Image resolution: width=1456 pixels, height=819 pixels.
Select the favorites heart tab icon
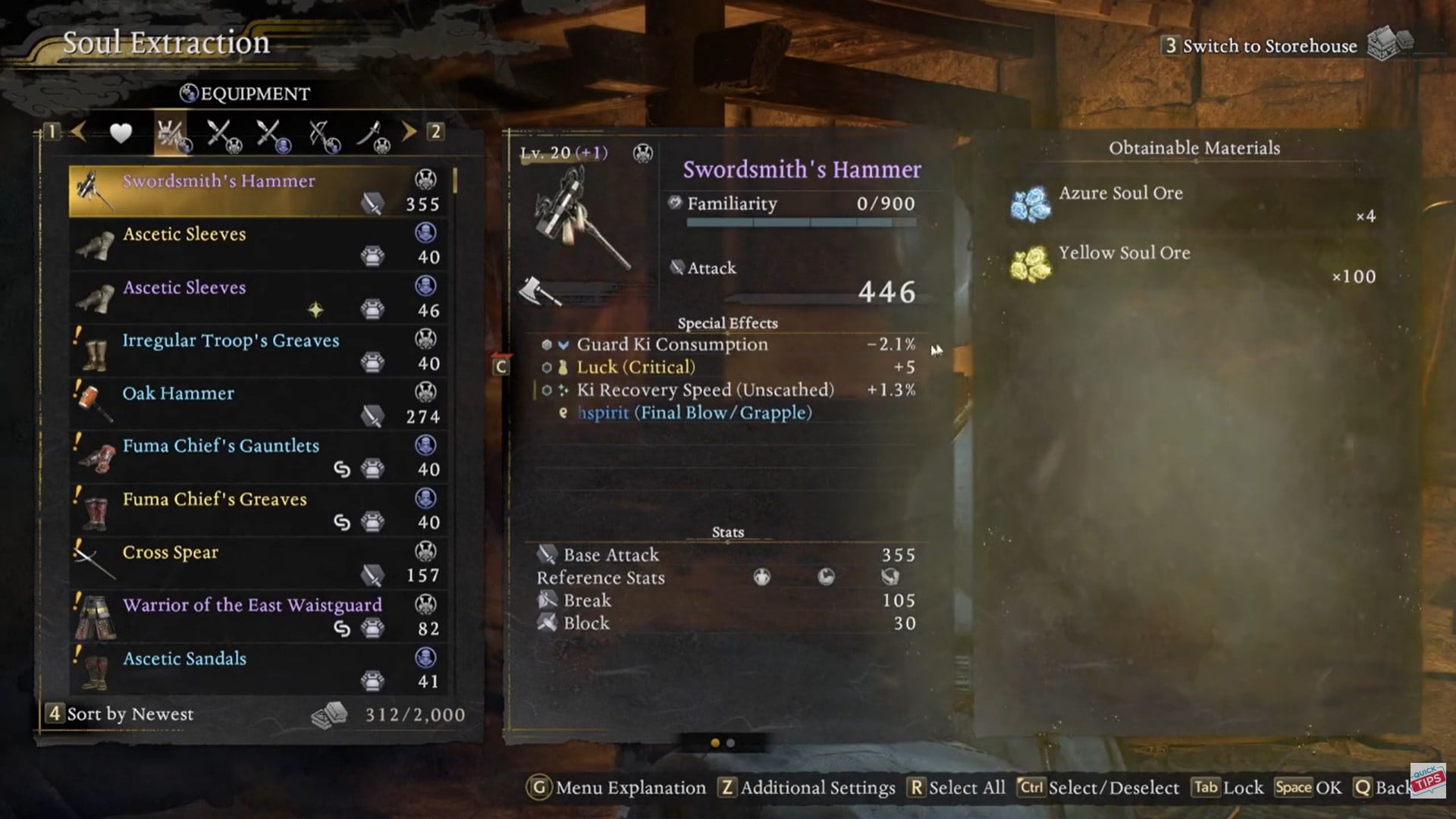(119, 133)
